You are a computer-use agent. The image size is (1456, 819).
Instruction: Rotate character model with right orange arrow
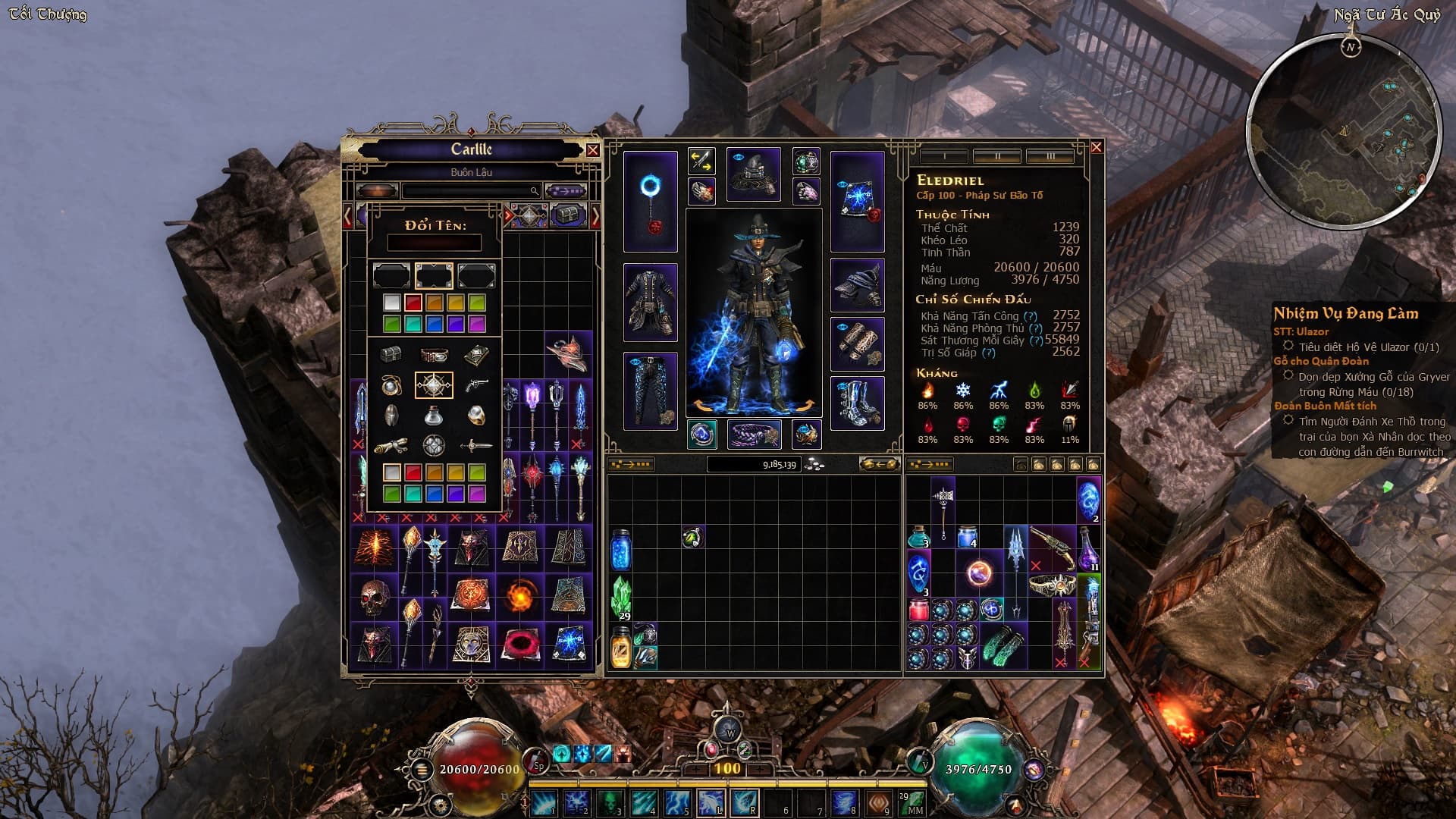tap(805, 406)
